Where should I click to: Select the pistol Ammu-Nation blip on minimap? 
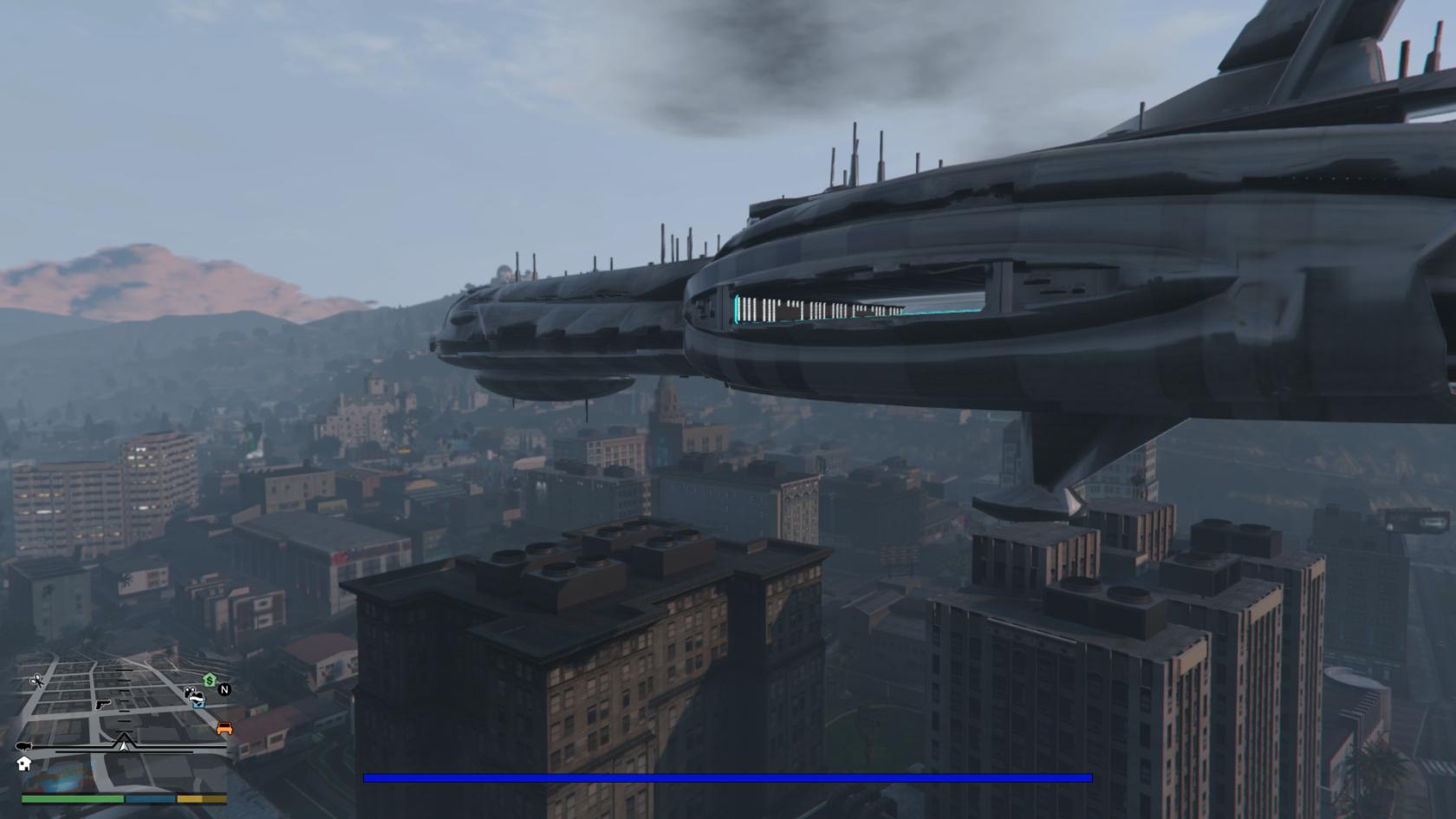click(x=104, y=704)
